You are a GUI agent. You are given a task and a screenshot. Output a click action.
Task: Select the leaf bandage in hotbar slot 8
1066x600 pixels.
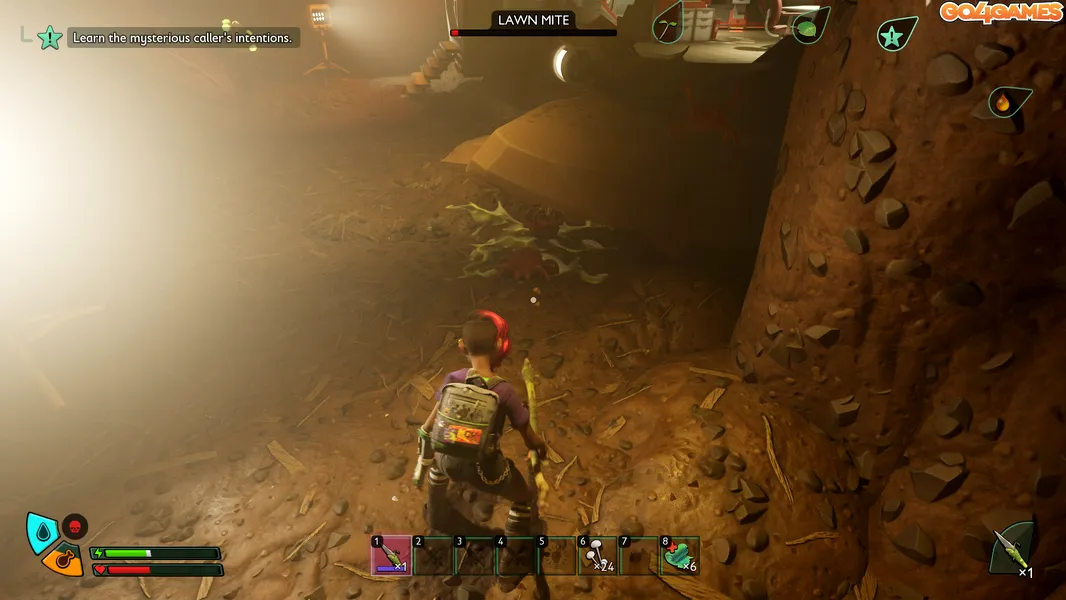(679, 556)
